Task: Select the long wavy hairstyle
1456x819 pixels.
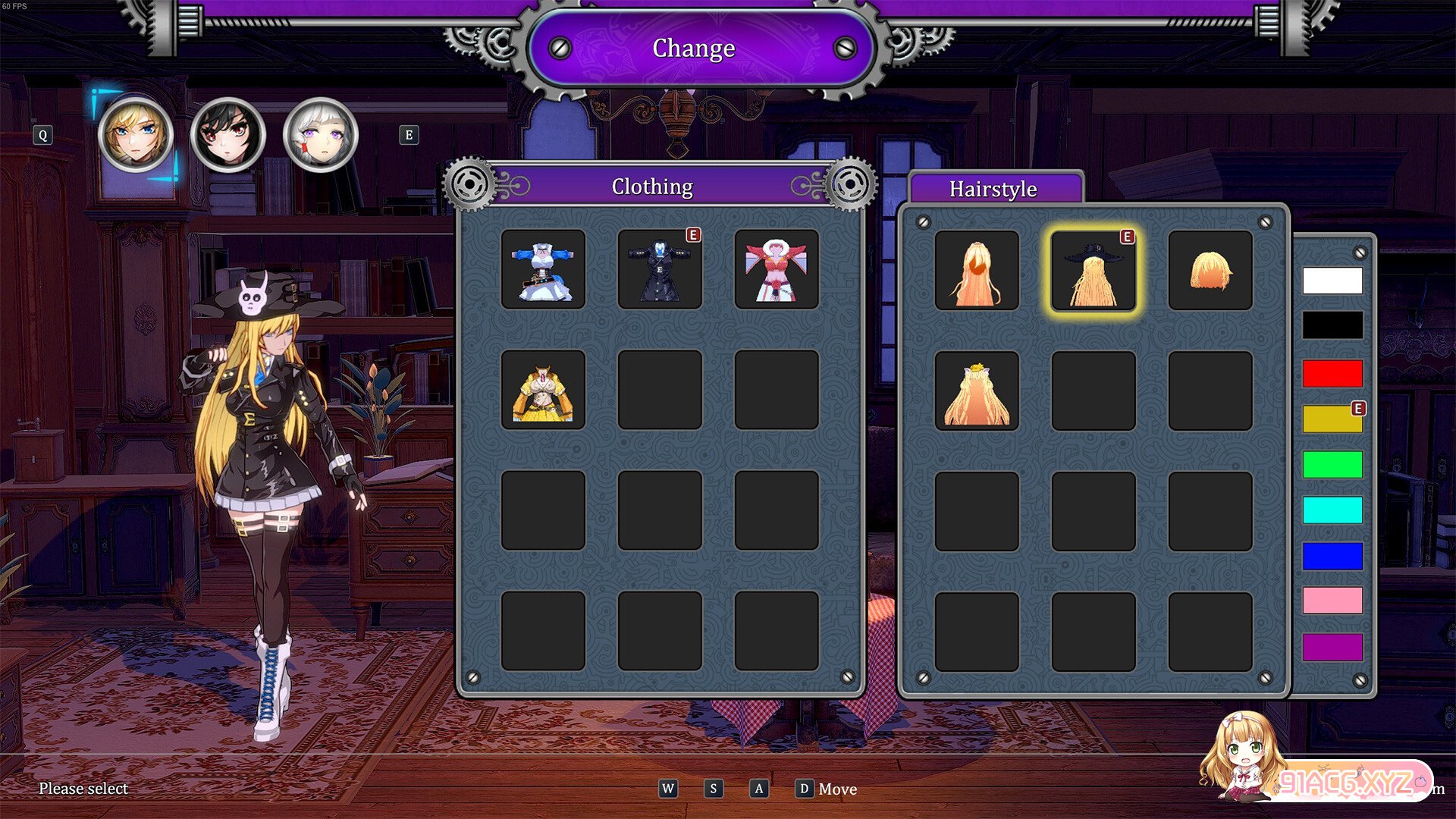Action: click(977, 271)
